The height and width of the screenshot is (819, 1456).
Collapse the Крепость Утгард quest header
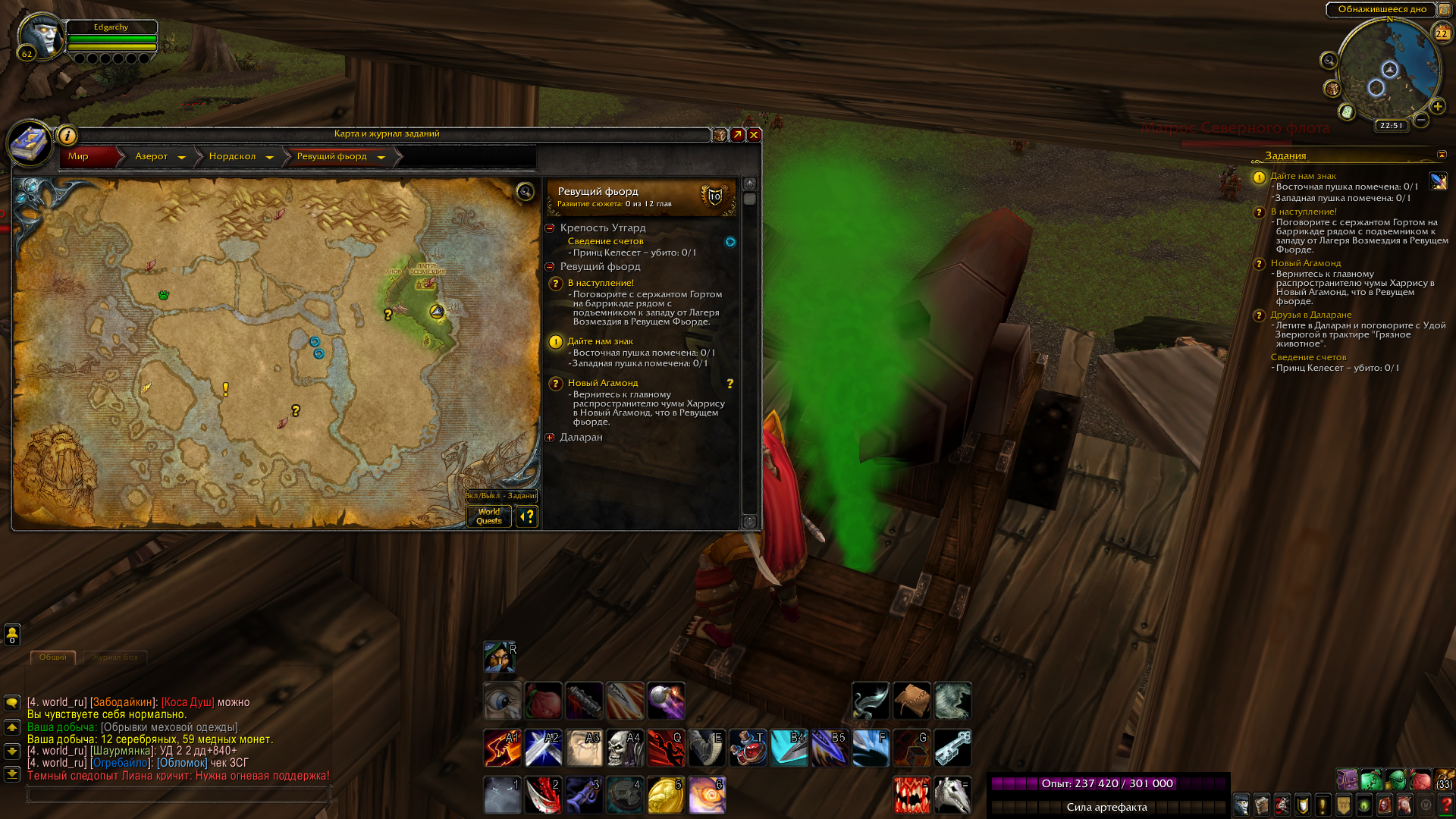[550, 228]
